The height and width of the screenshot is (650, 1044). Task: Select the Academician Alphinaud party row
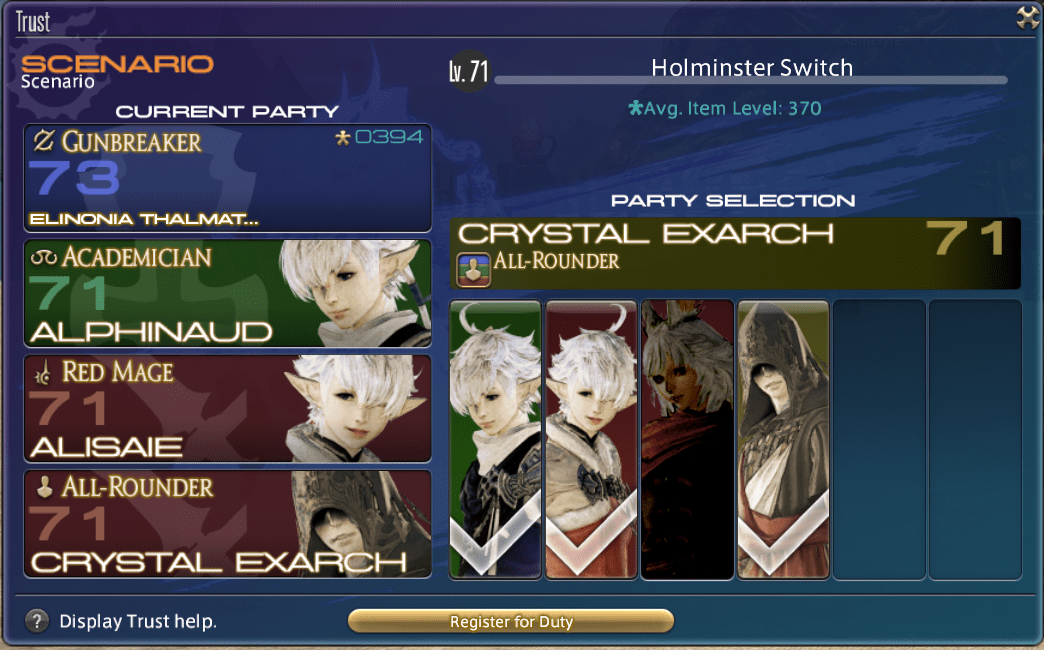228,293
